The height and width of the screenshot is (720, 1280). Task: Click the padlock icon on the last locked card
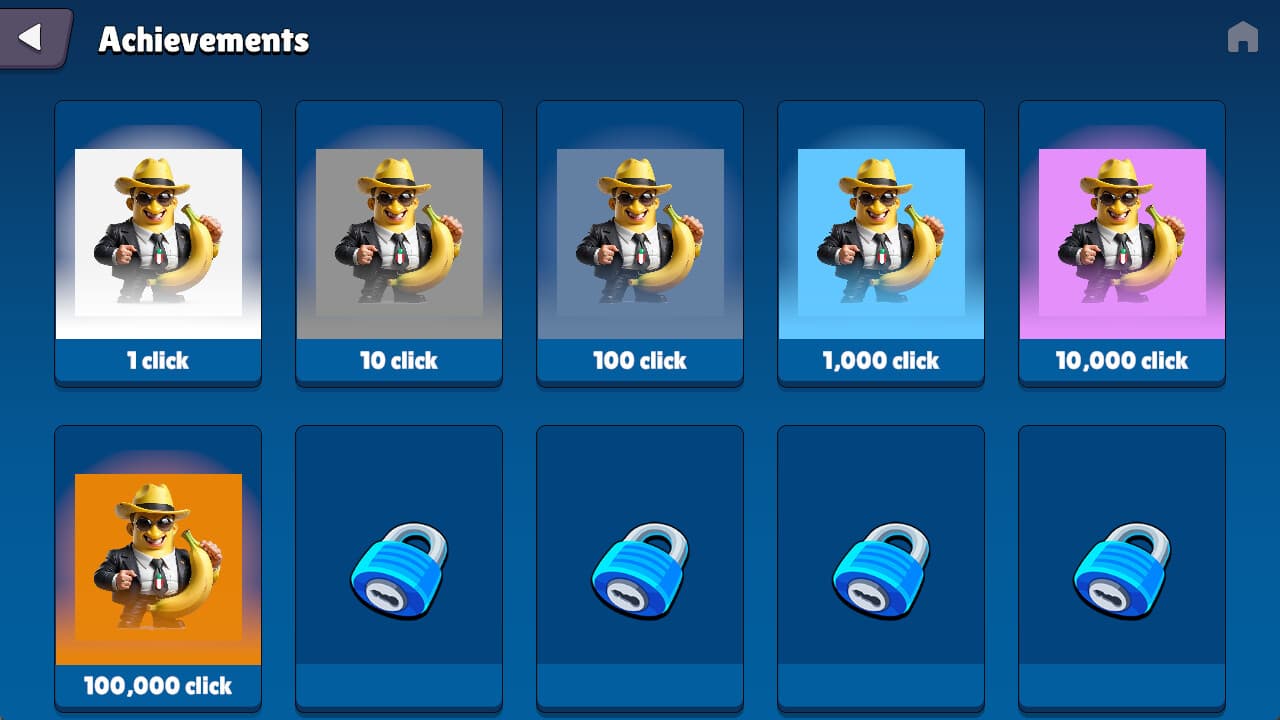1121,567
